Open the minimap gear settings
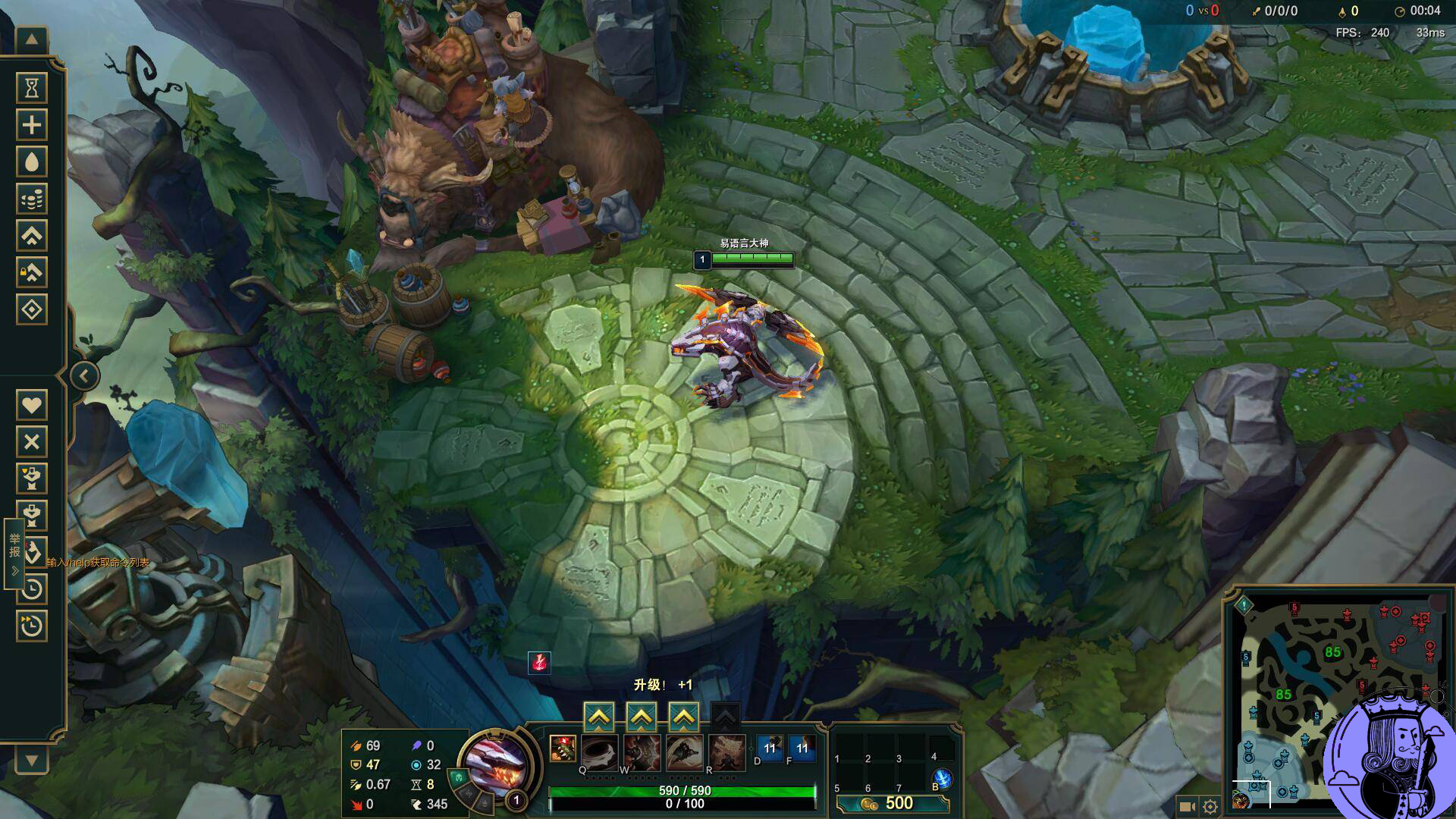 (1210, 807)
